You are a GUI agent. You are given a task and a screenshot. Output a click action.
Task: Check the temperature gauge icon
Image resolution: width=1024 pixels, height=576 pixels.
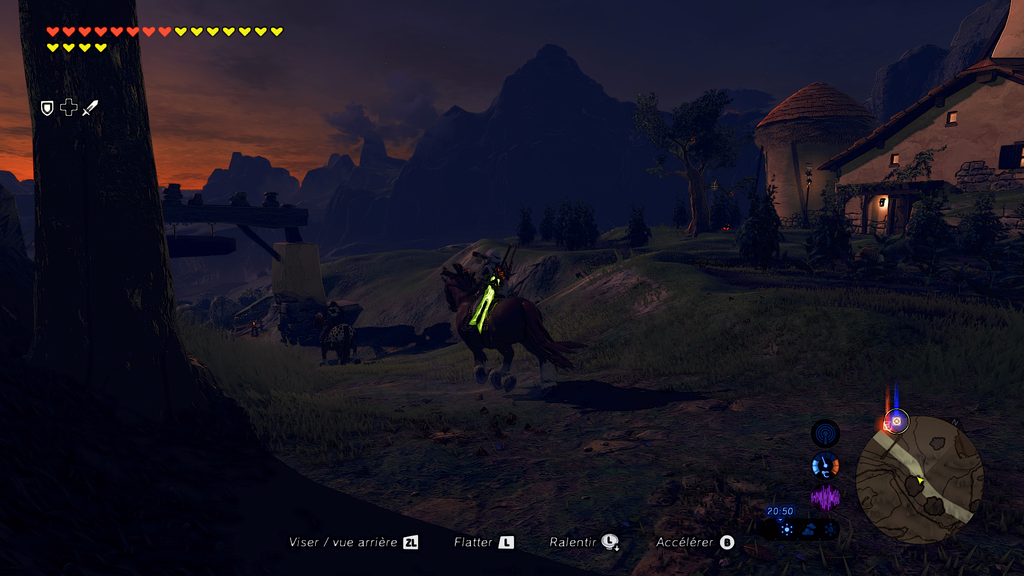825,465
